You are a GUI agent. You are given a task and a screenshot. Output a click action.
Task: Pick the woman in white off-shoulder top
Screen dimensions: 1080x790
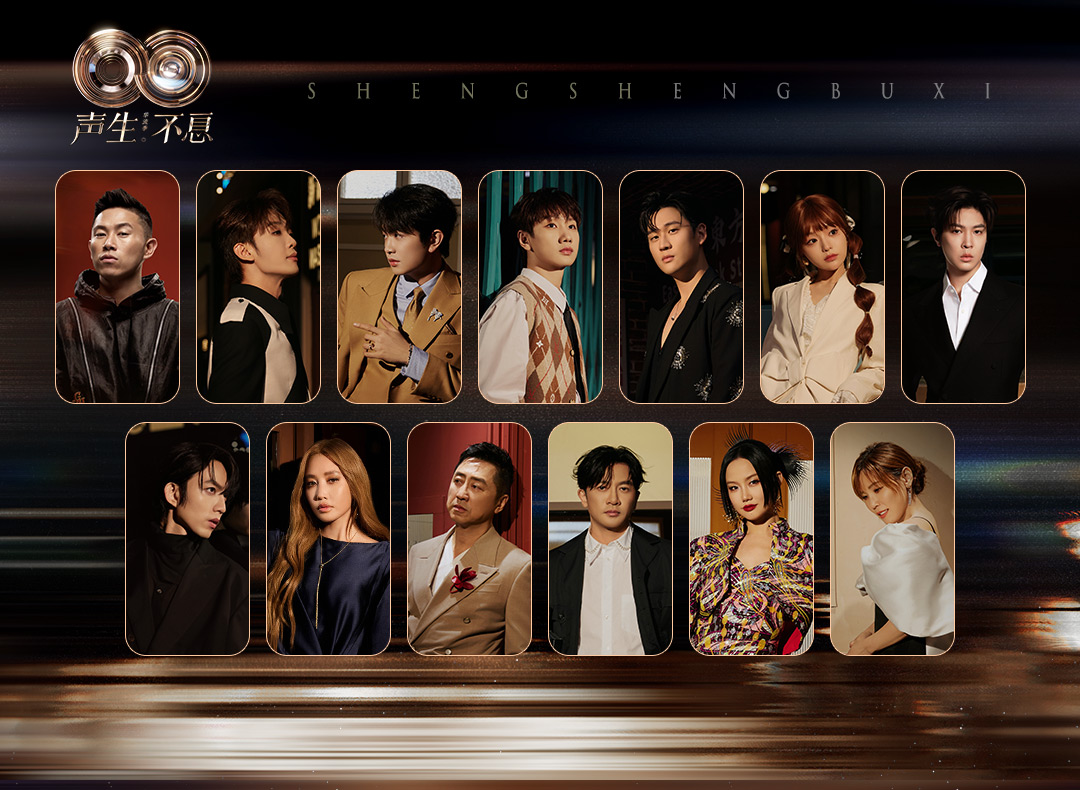892,539
